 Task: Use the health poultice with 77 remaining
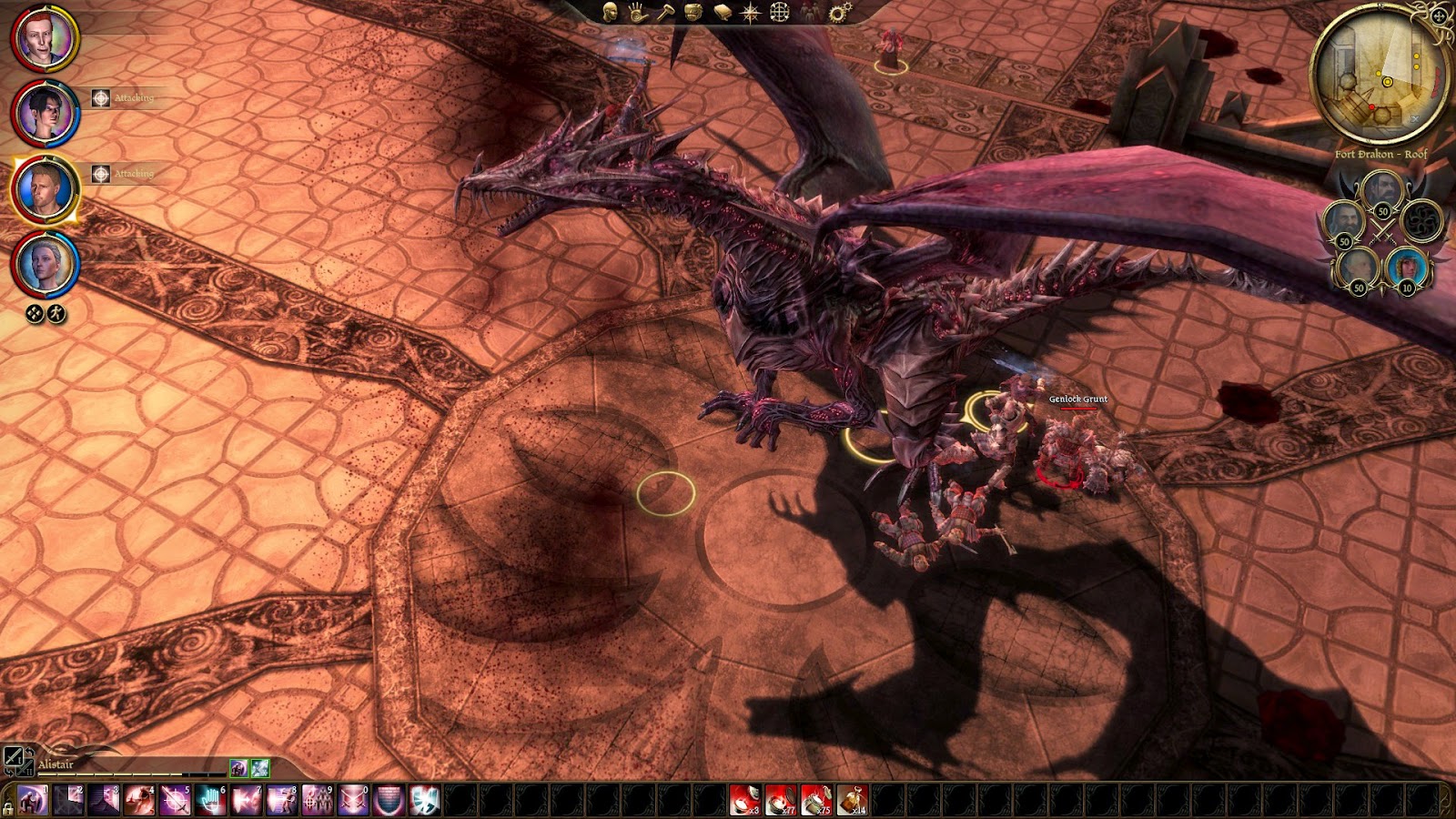tap(780, 800)
